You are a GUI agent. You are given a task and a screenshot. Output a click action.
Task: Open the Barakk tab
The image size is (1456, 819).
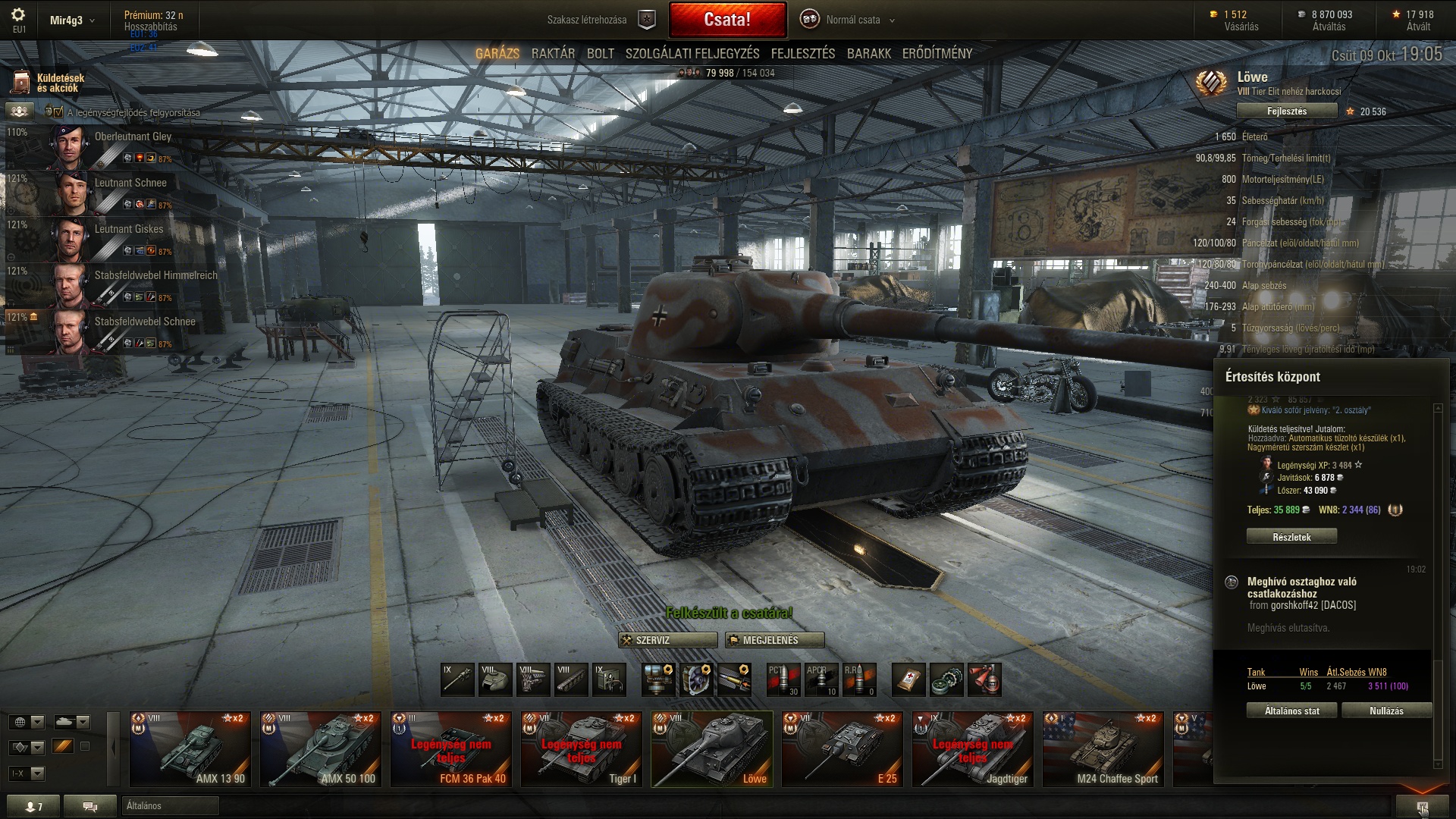tap(868, 54)
